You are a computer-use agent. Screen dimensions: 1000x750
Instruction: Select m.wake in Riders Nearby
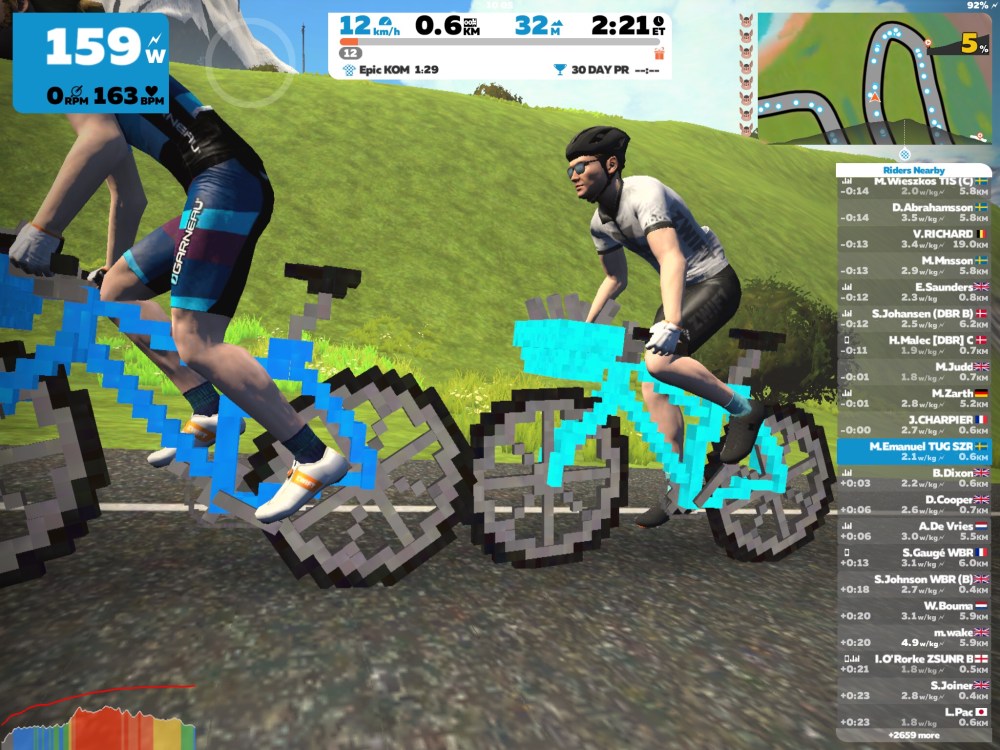pyautogui.click(x=913, y=637)
